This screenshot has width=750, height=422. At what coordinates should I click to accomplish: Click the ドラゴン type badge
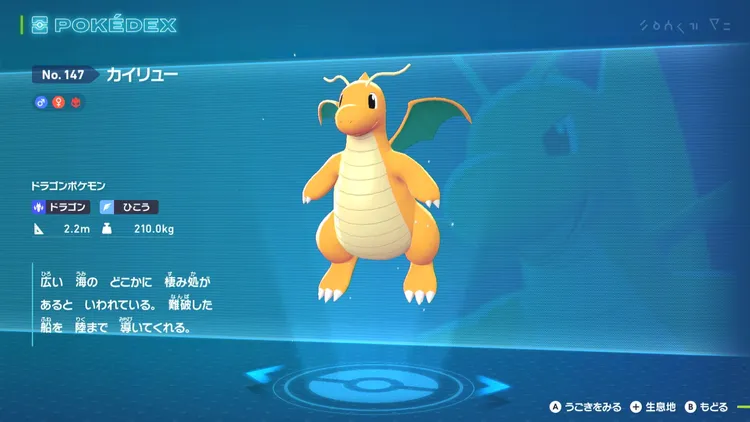[62, 207]
